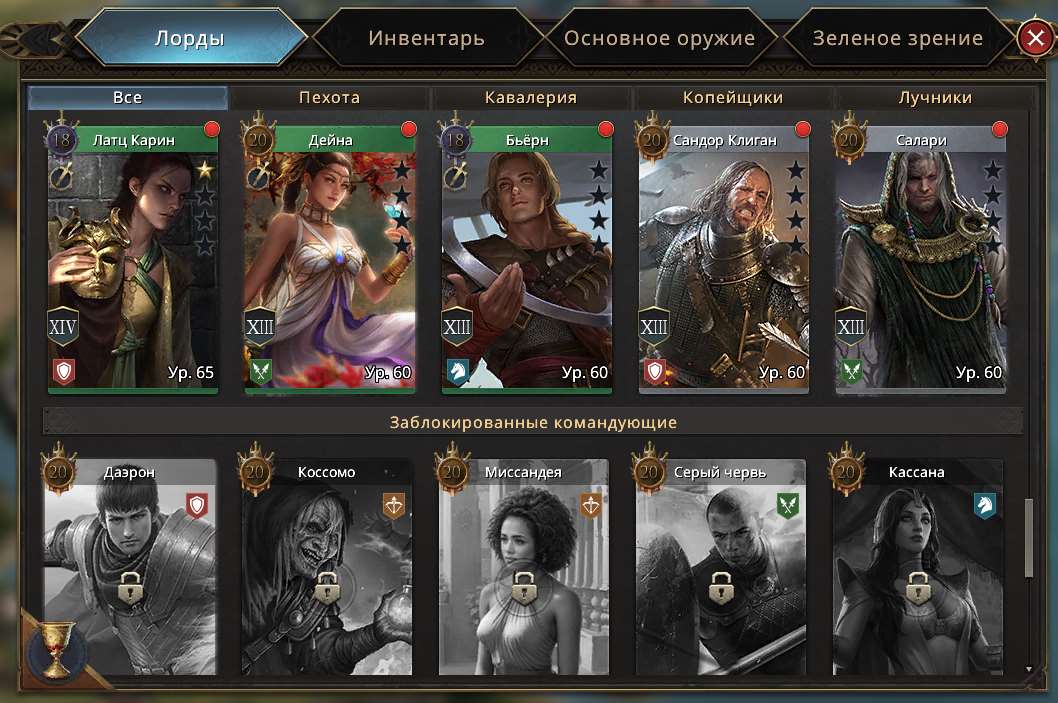The image size is (1058, 703).
Task: Choose the Бьёрн commander card
Action: point(527,260)
